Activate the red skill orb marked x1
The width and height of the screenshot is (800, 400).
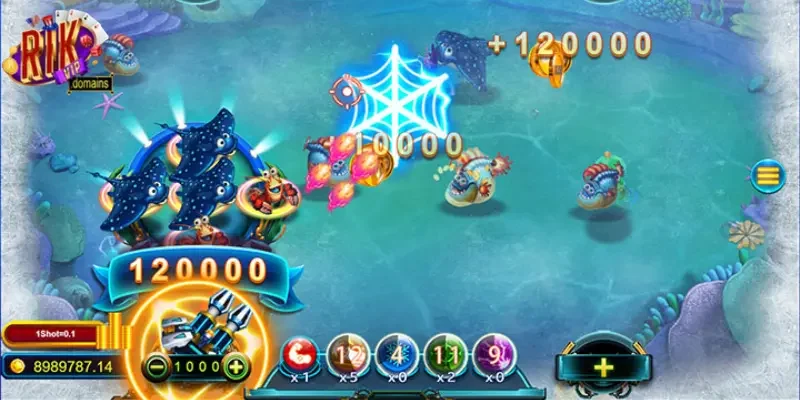coord(299,355)
